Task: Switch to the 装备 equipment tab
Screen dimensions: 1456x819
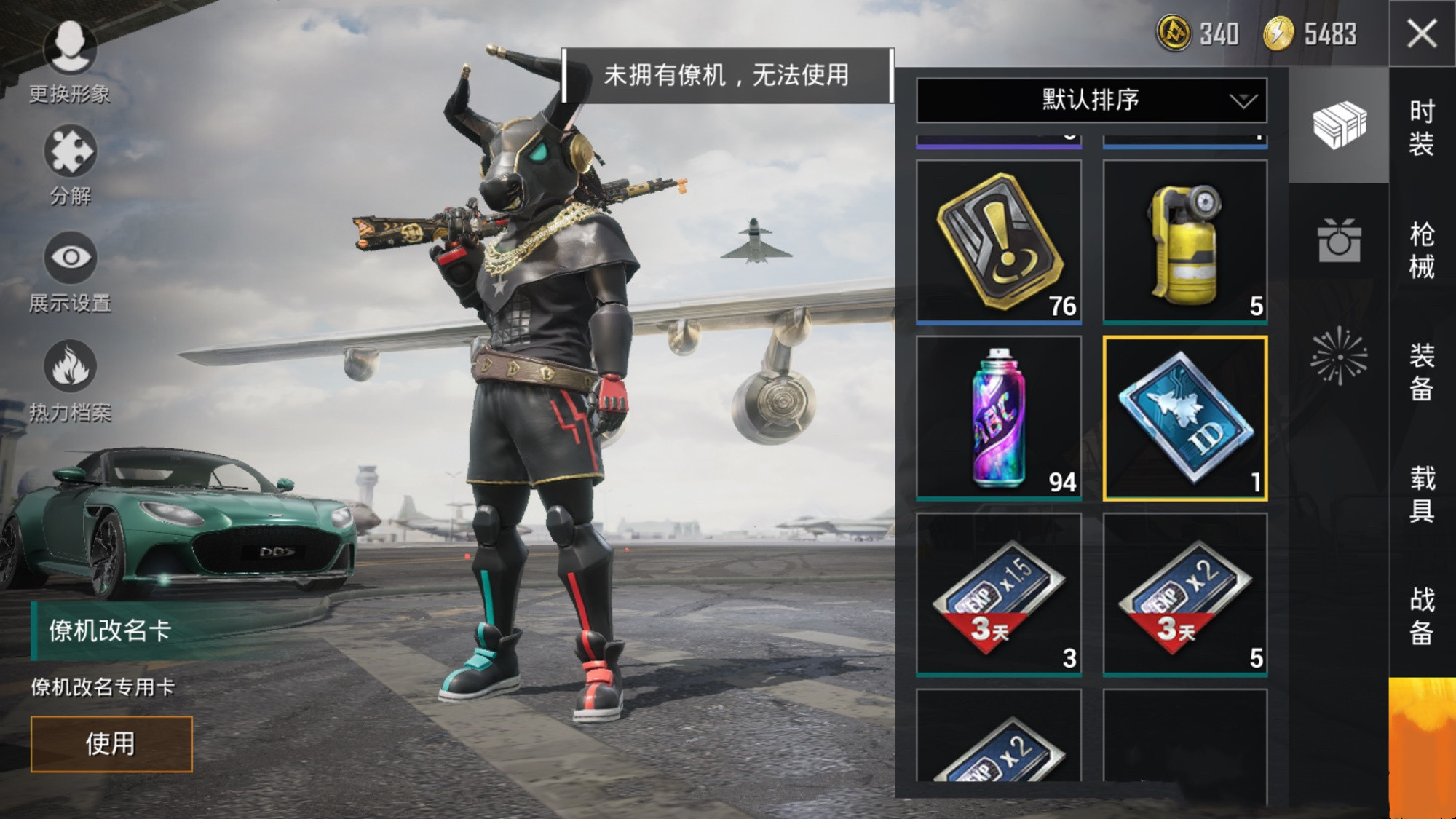Action: click(1422, 372)
